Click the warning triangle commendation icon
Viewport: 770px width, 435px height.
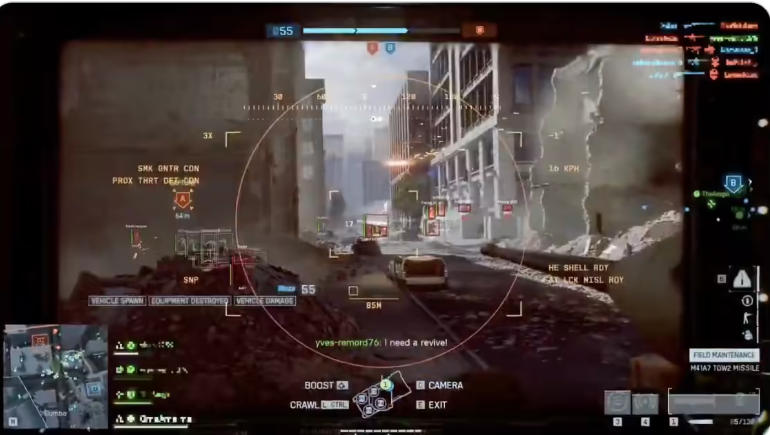[x=742, y=279]
